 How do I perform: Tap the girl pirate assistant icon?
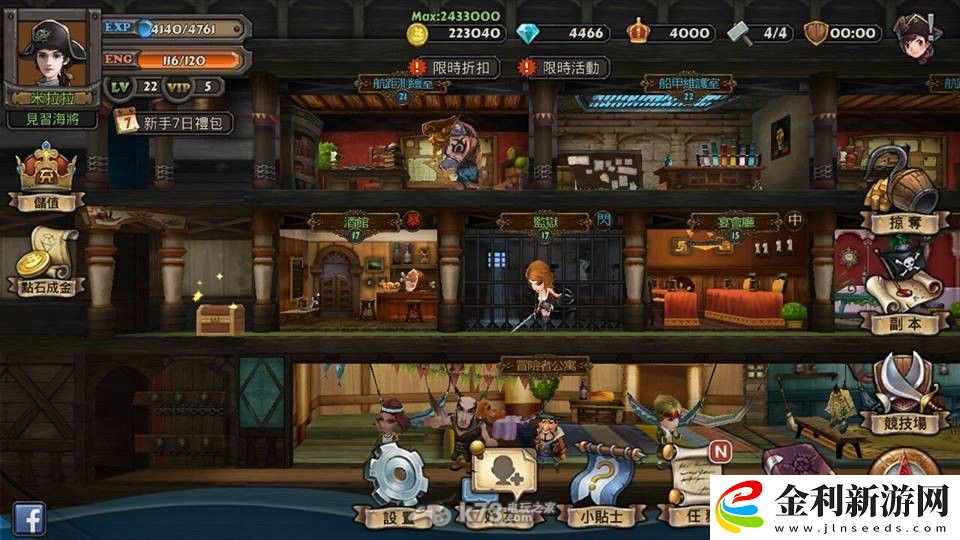921,36
